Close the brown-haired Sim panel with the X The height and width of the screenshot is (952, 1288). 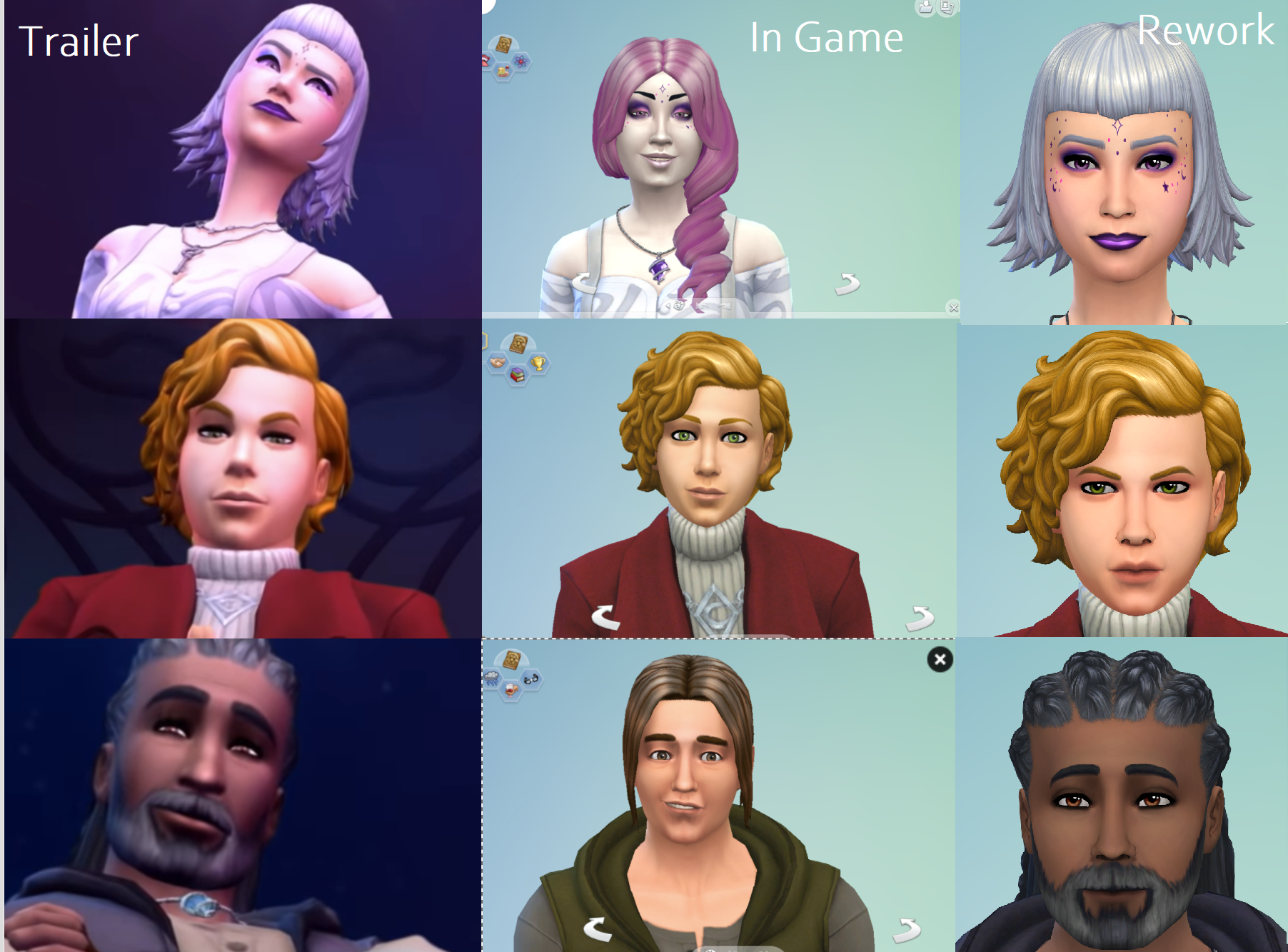pos(940,661)
